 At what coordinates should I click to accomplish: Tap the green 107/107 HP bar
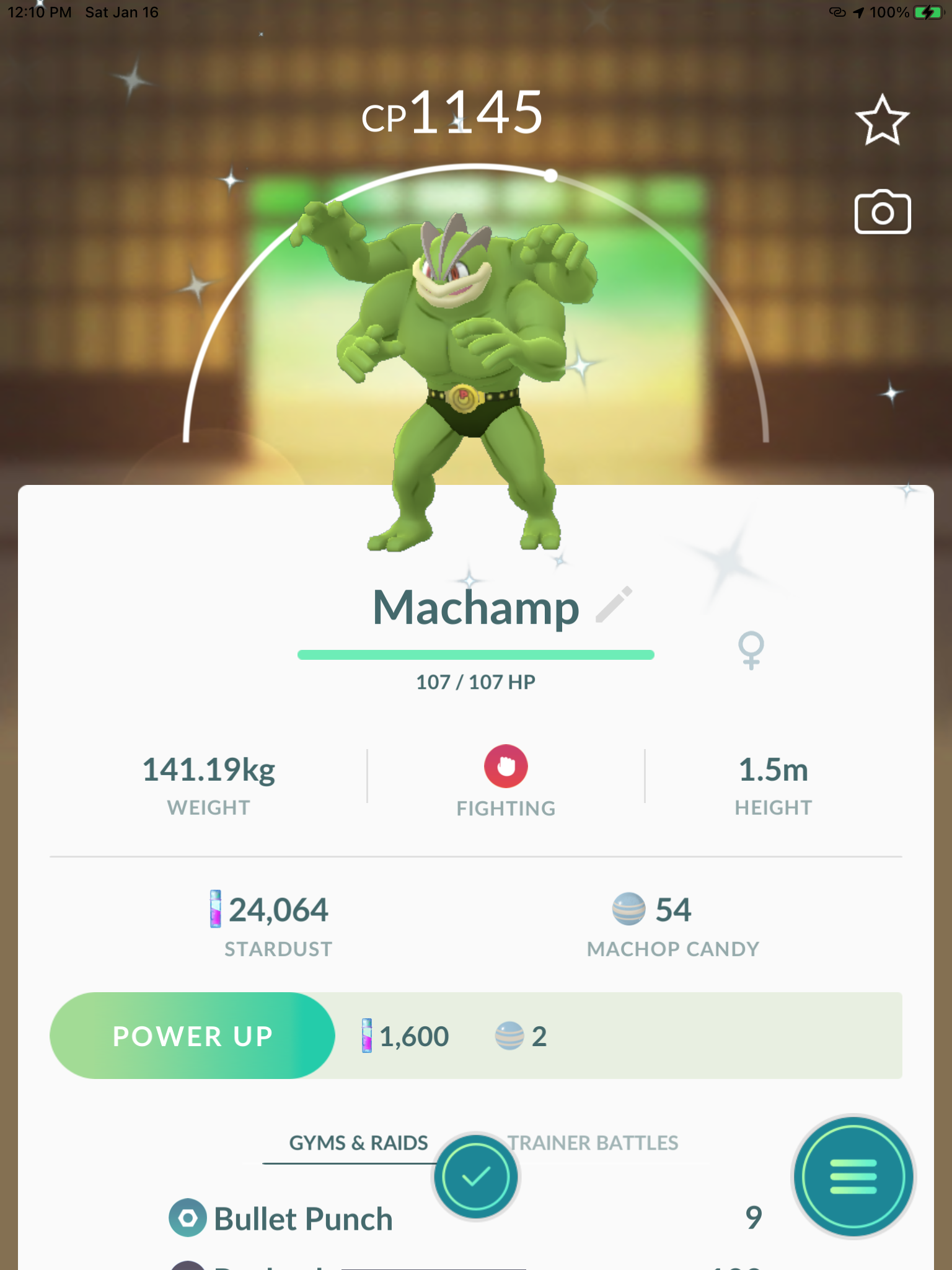(475, 654)
